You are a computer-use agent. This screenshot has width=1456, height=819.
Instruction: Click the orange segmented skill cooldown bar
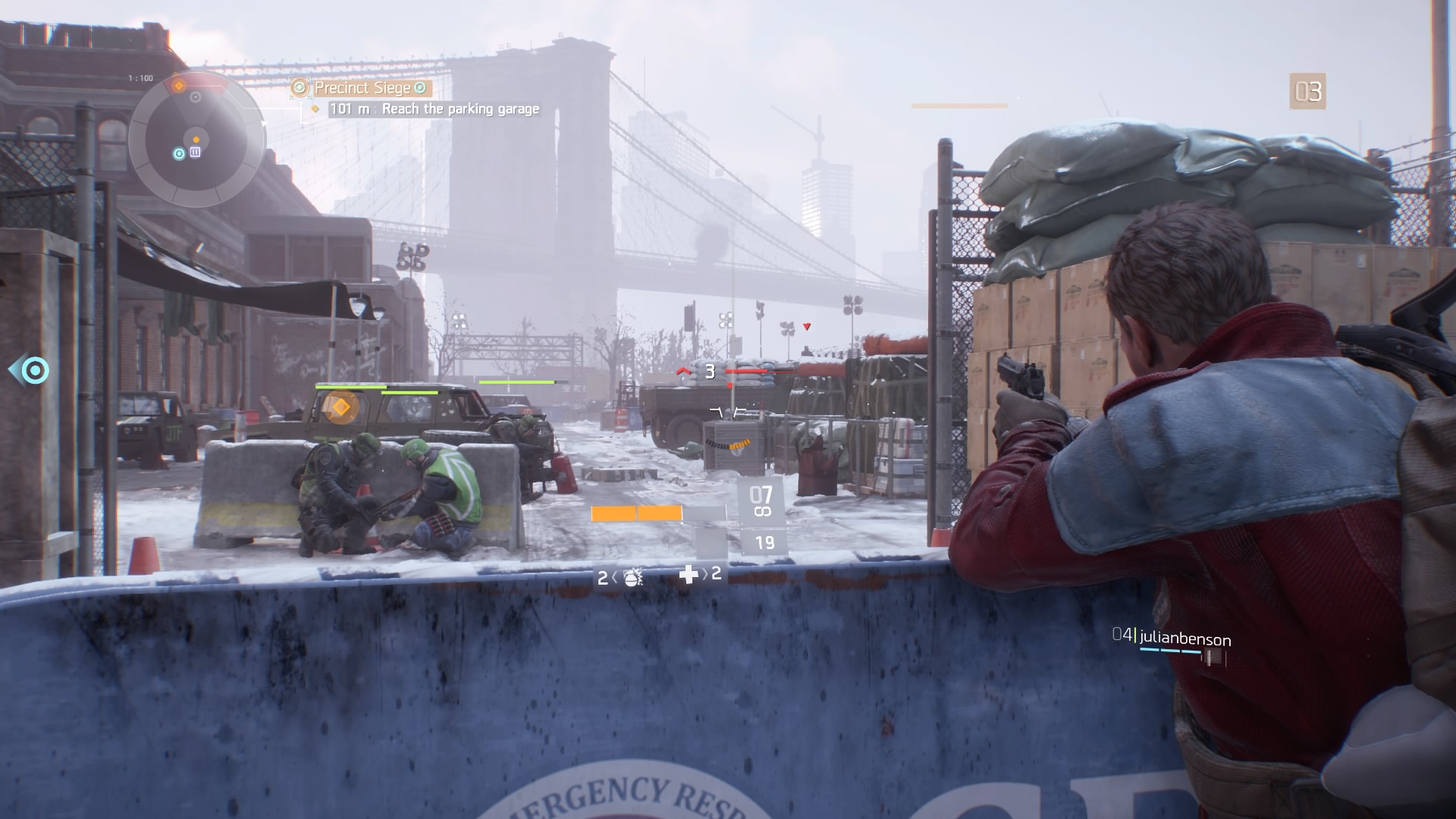635,513
